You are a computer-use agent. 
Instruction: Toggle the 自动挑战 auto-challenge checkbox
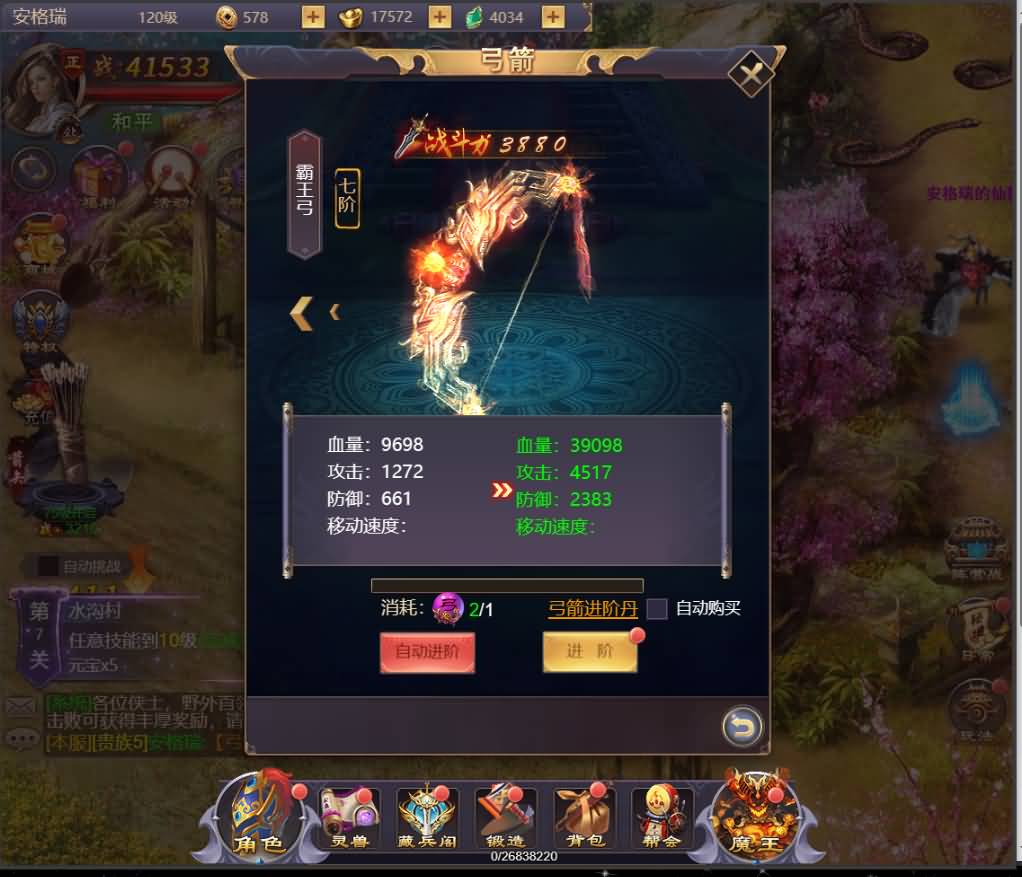pos(48,566)
